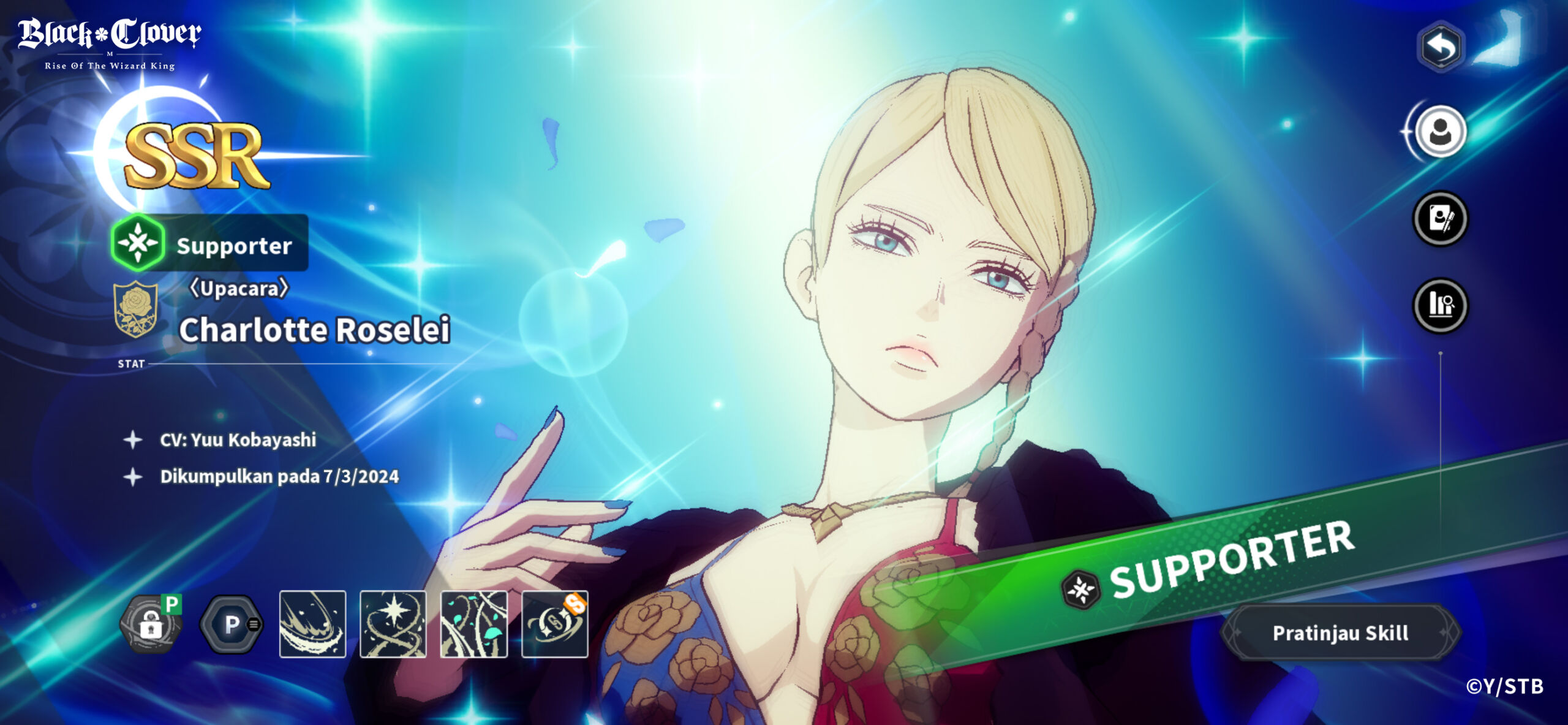Open the character profile card tab
This screenshot has height=725, width=1568.
tap(1440, 219)
